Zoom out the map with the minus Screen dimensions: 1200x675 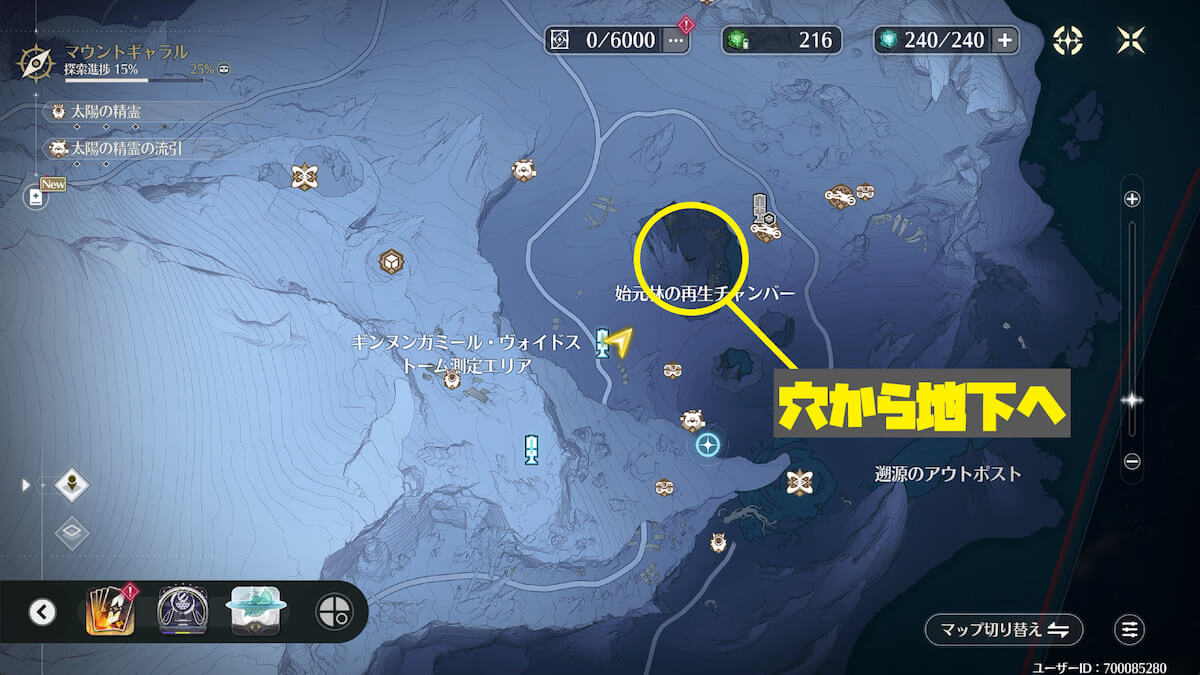(1132, 461)
